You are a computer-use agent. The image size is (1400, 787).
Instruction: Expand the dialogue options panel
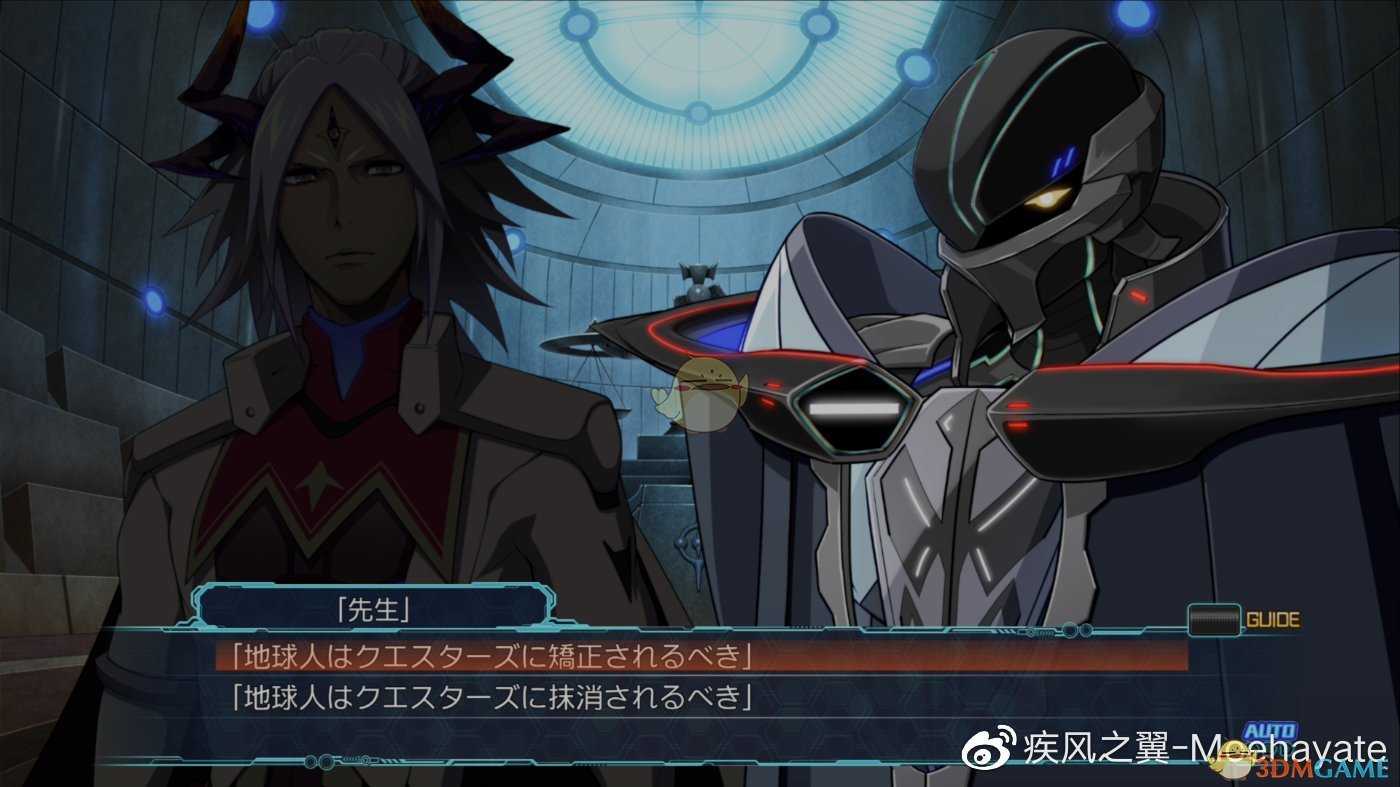pos(700,675)
